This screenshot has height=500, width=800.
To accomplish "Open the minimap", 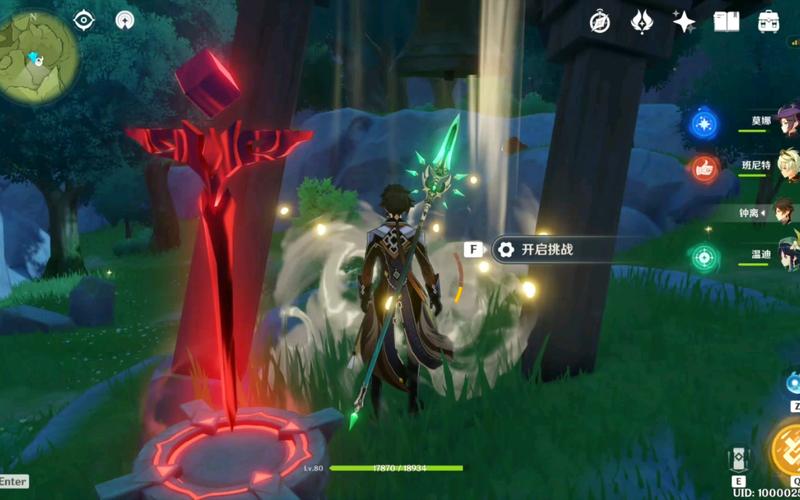I will (x=38, y=56).
